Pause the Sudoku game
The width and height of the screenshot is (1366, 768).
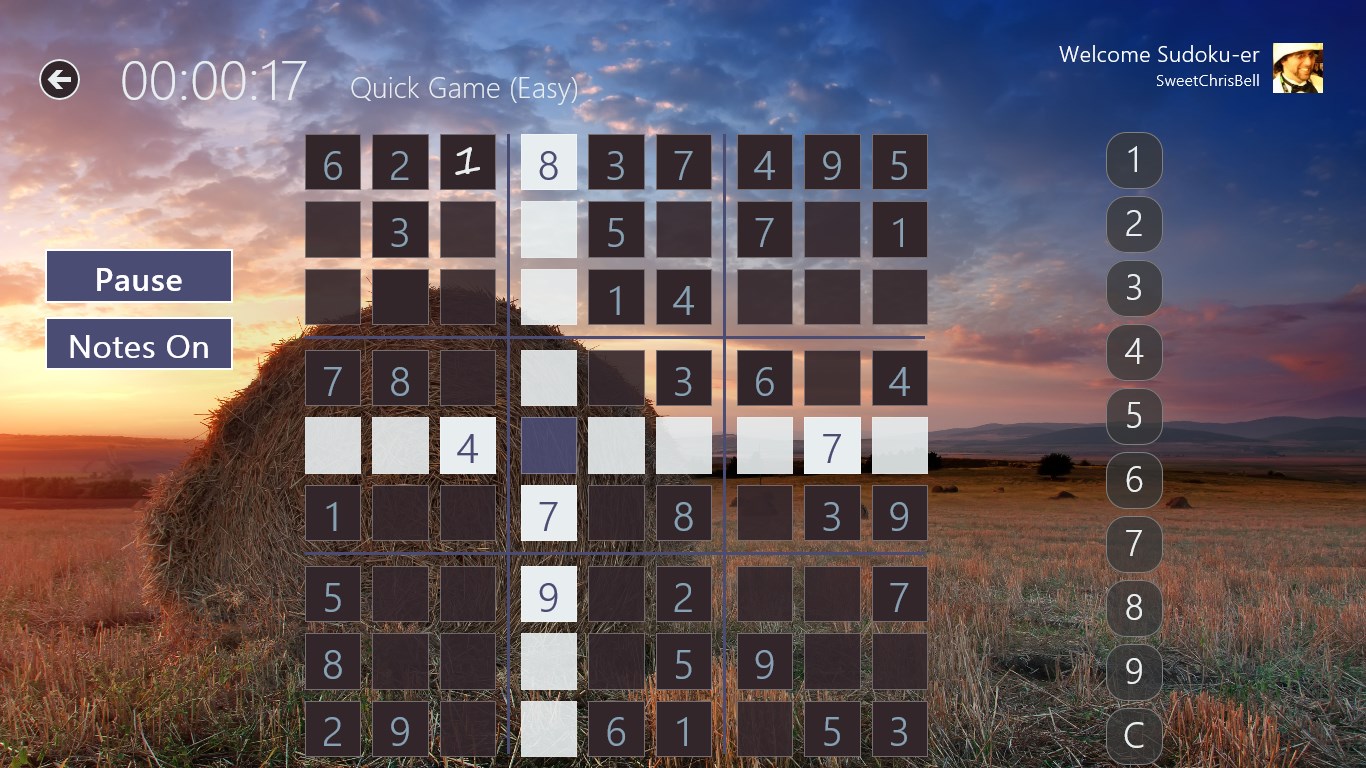(x=139, y=277)
